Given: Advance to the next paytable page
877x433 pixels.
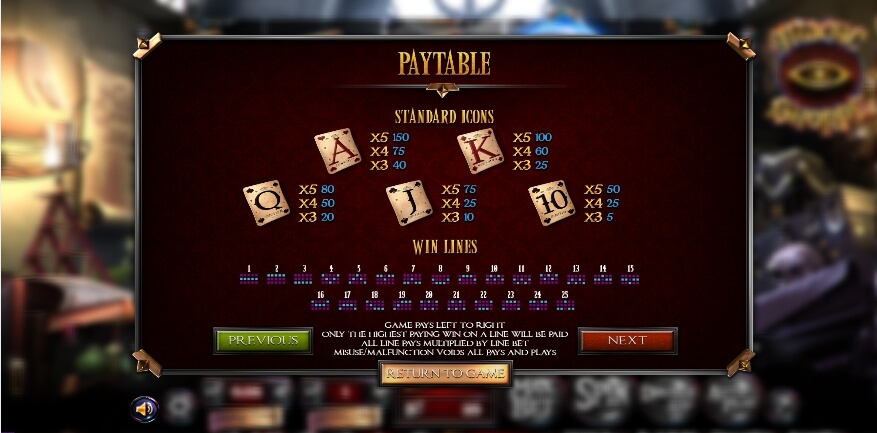Looking at the screenshot, I should 627,340.
